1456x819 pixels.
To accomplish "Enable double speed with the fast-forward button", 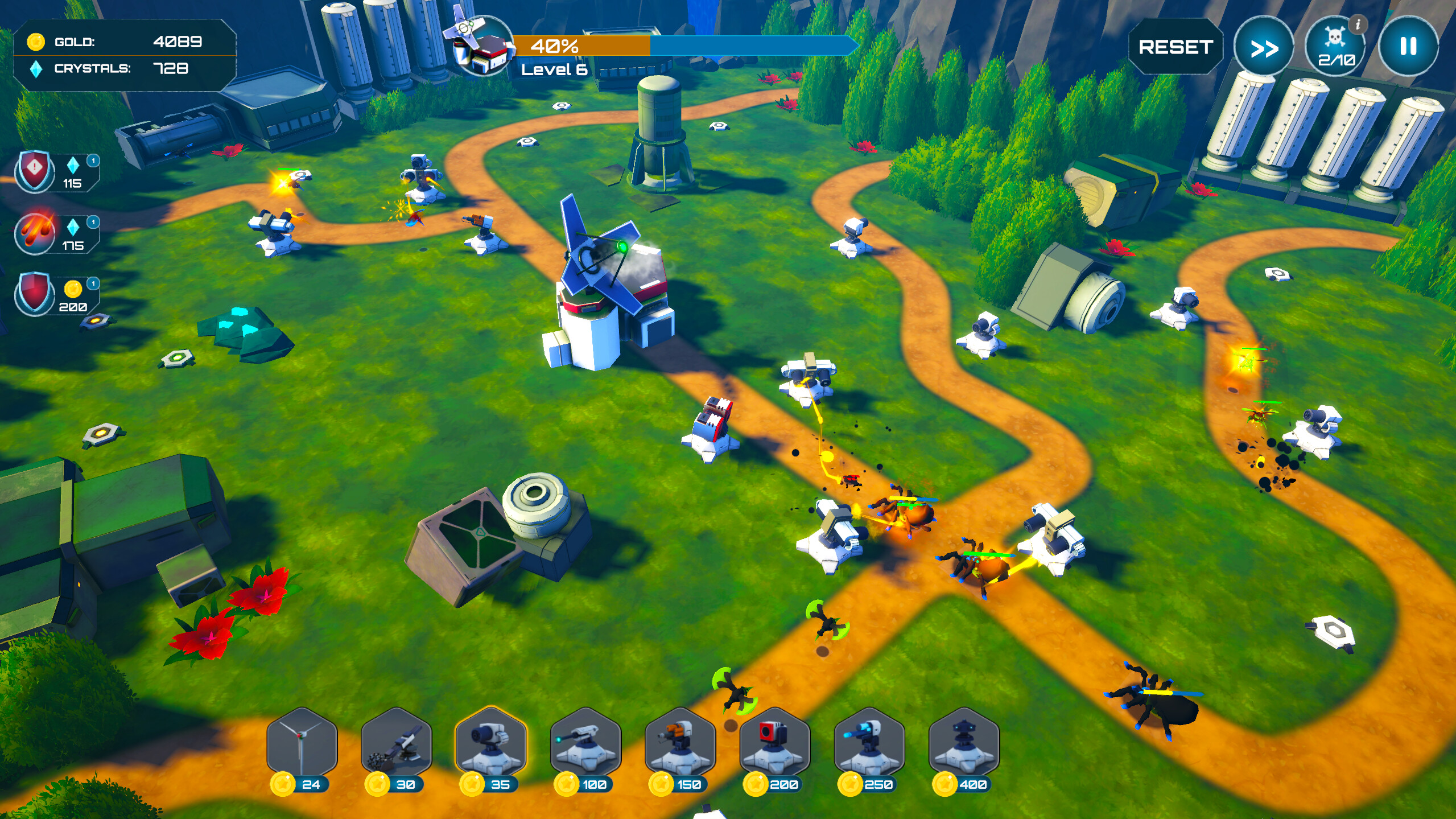I will (x=1264, y=47).
